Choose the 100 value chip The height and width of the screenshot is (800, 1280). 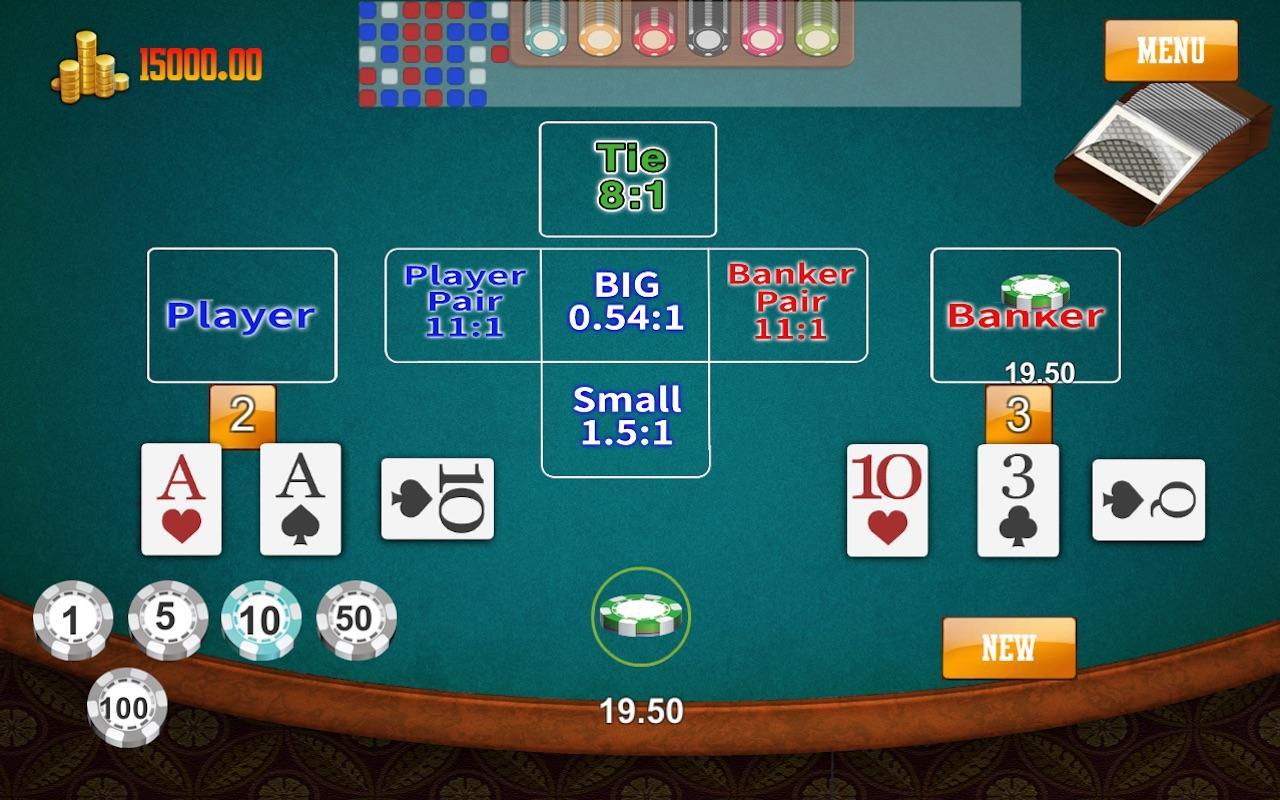pos(126,707)
